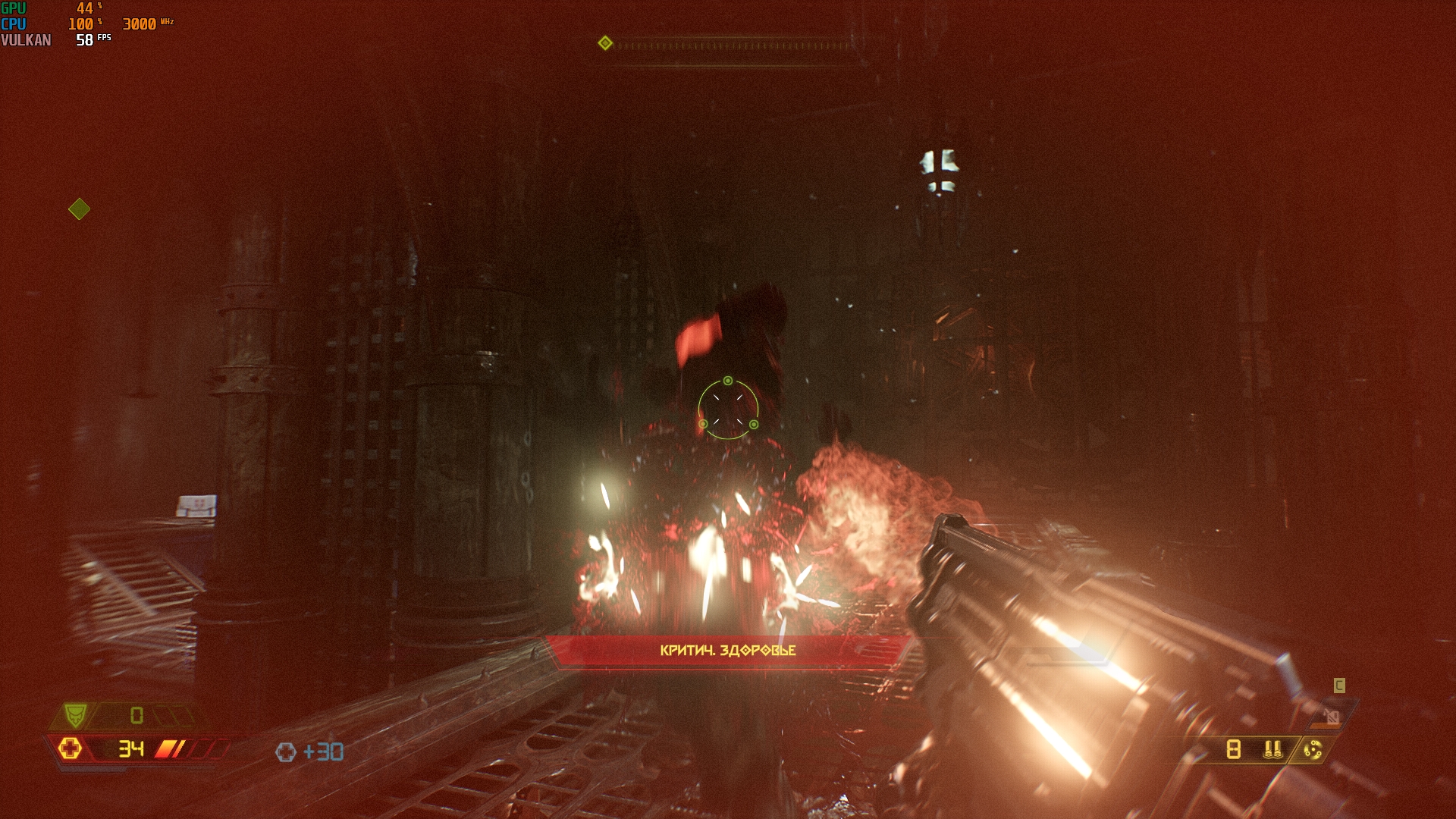Image resolution: width=1456 pixels, height=819 pixels.
Task: Click the chainsaw fuel canister icon
Action: [x=1331, y=716]
